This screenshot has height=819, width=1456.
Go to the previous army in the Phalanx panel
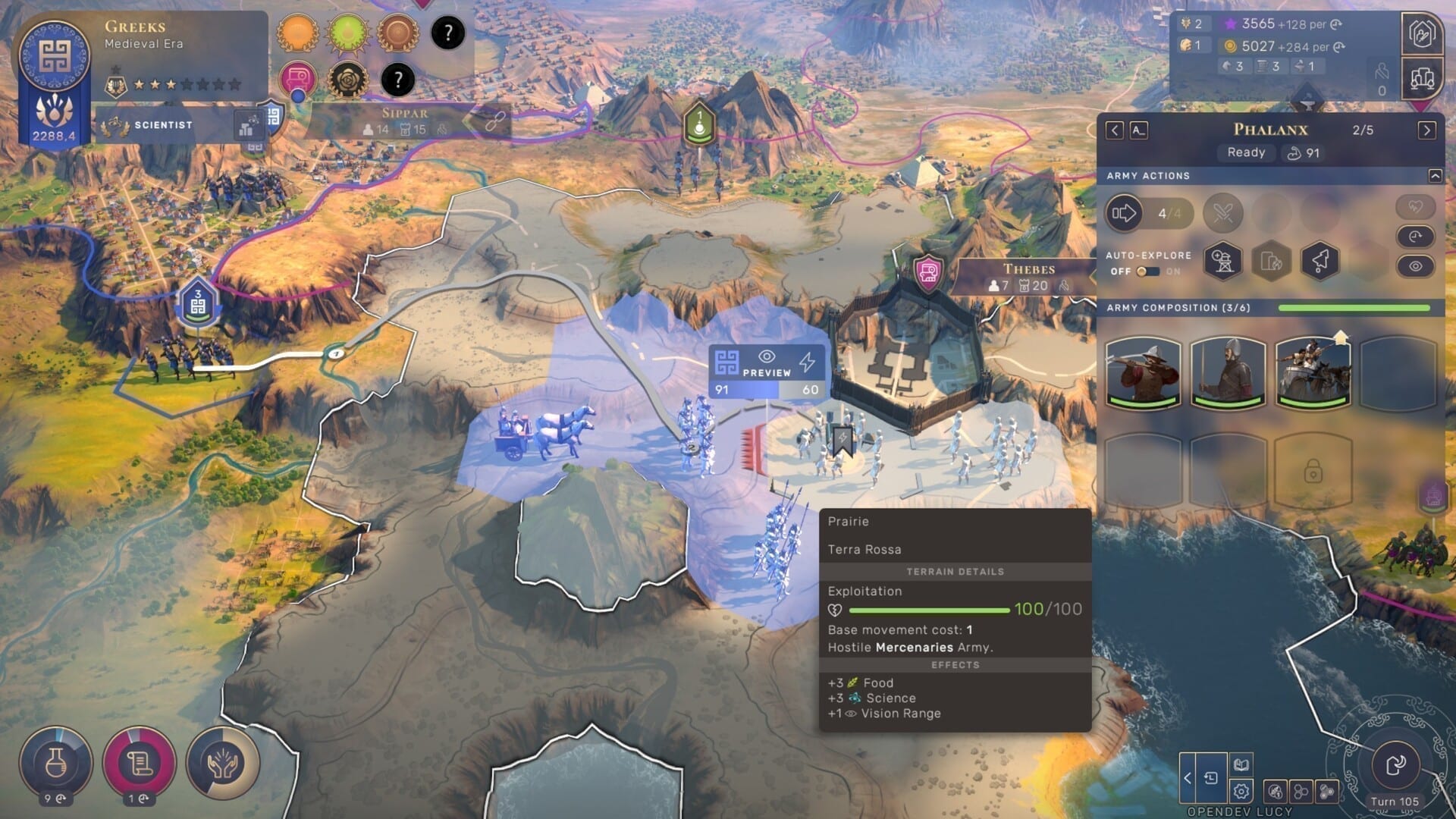point(1114,130)
